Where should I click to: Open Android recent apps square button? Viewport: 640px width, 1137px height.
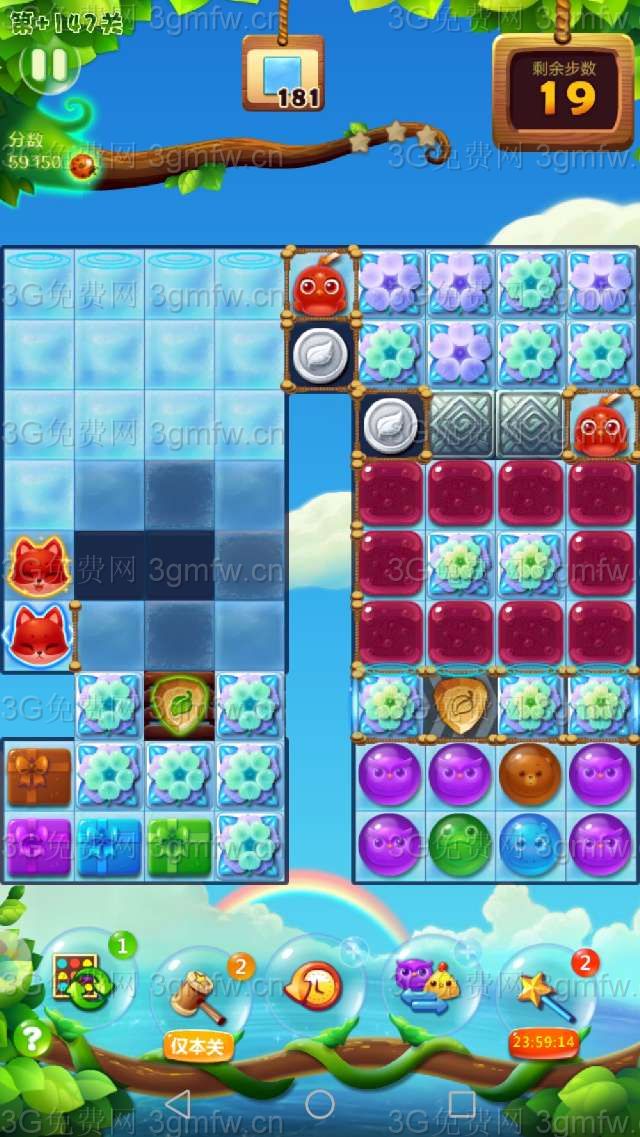tap(462, 1104)
